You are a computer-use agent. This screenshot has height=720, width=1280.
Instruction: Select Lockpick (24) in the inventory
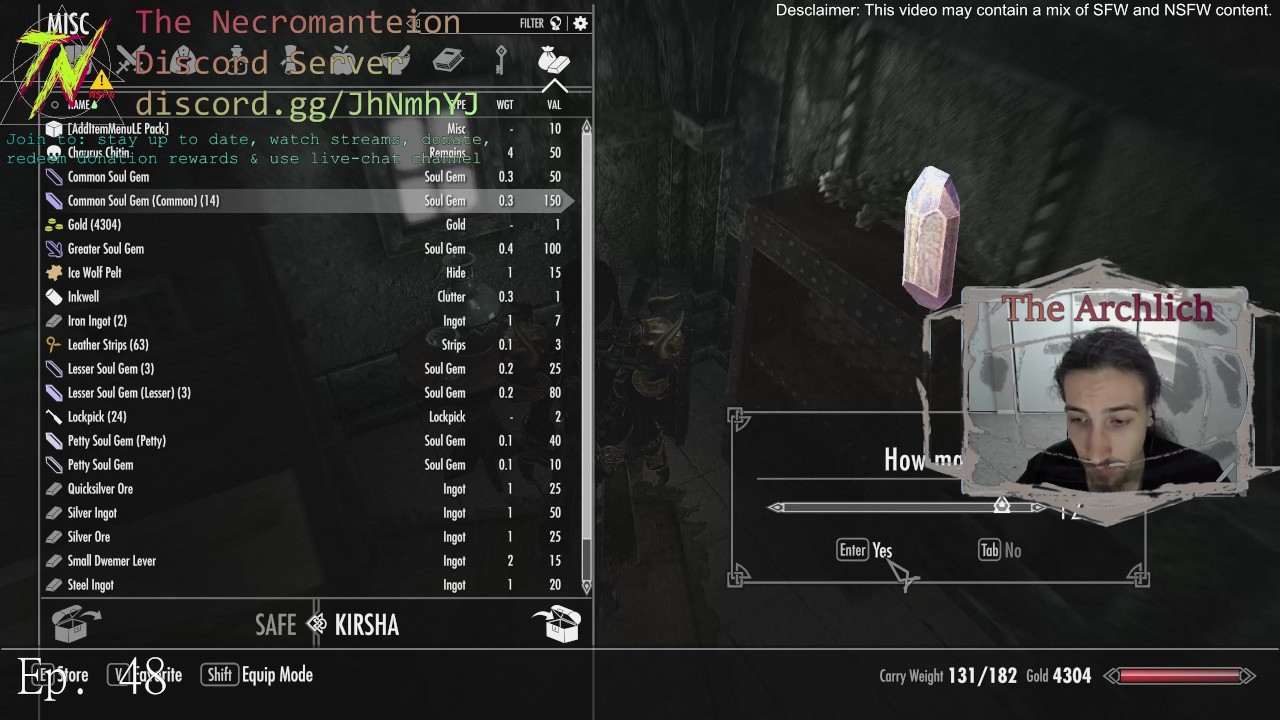pos(97,417)
